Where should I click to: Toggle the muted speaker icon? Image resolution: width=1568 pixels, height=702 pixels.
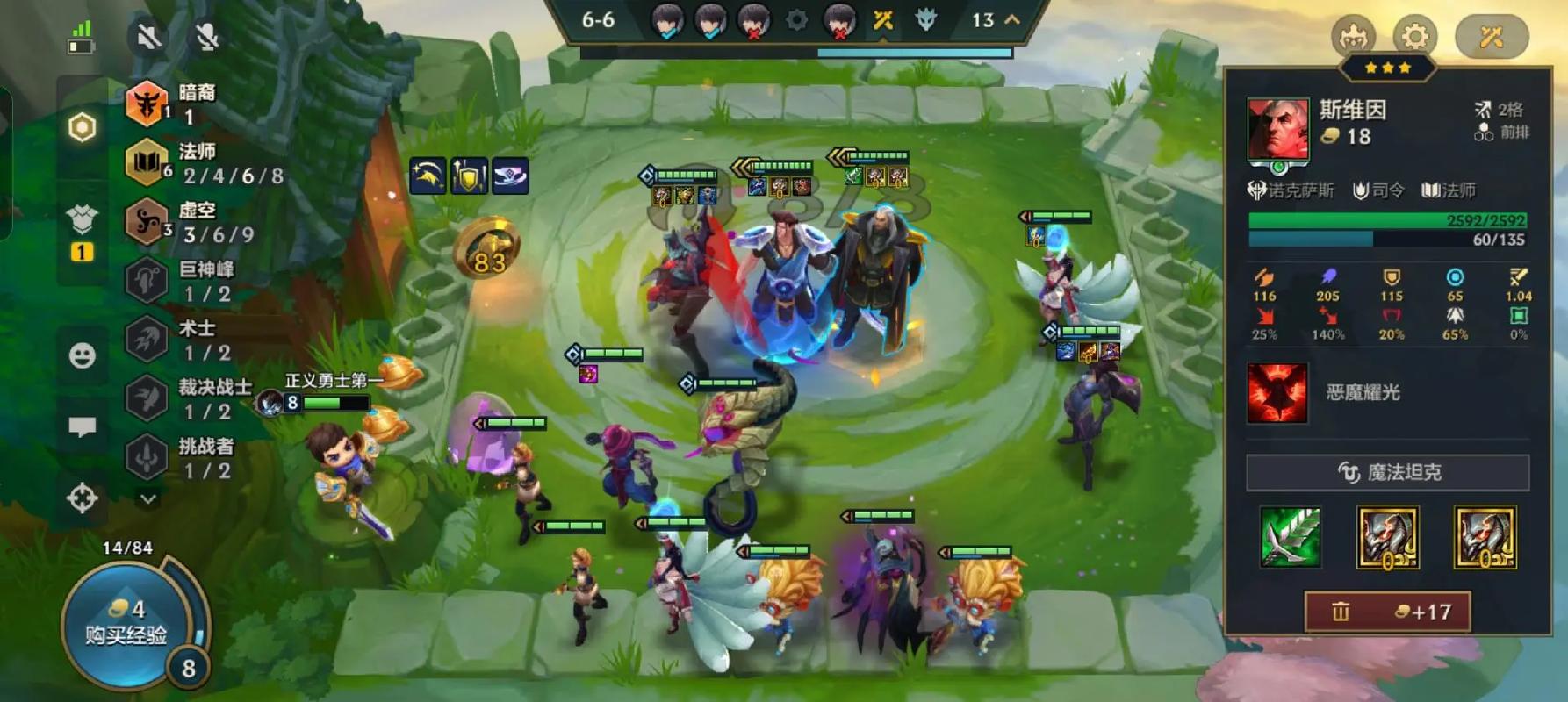[x=148, y=37]
